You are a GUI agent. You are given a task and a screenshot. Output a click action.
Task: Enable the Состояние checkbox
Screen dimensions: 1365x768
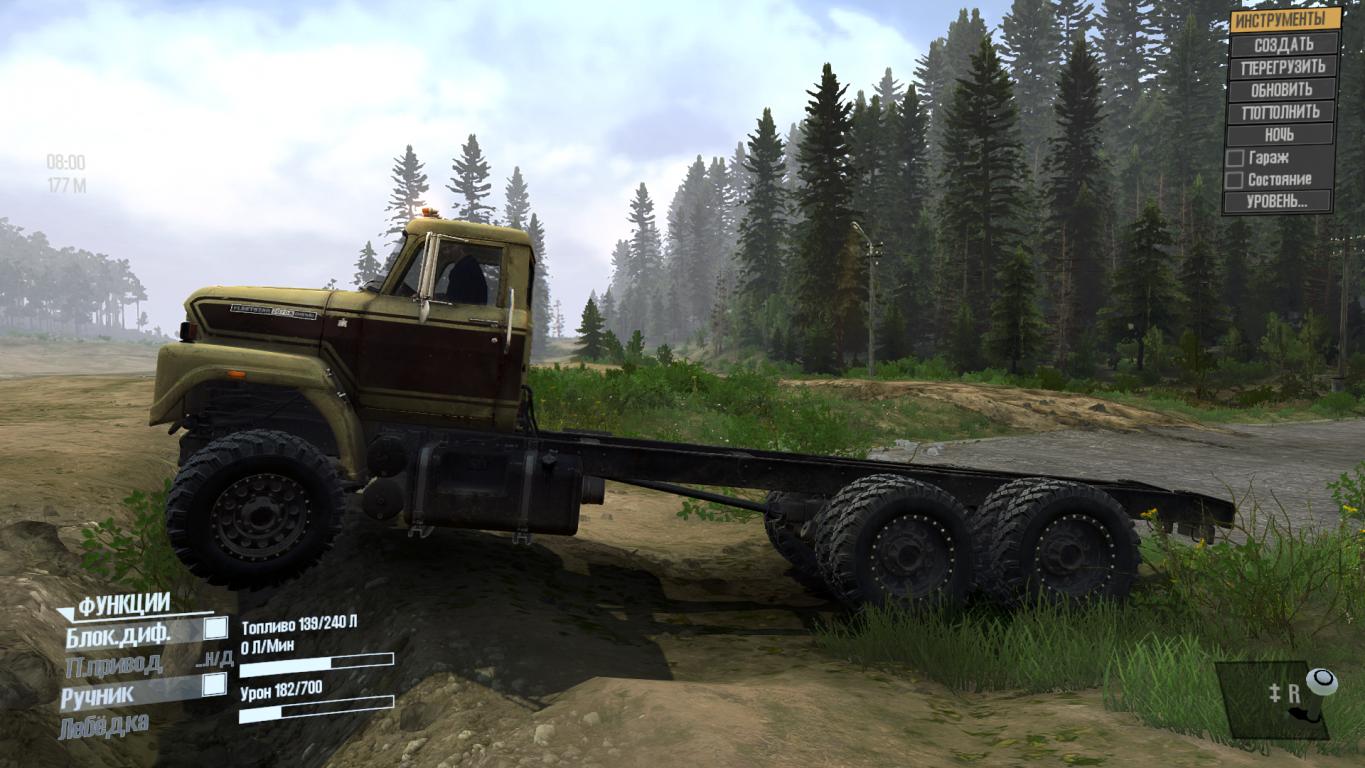(1235, 180)
